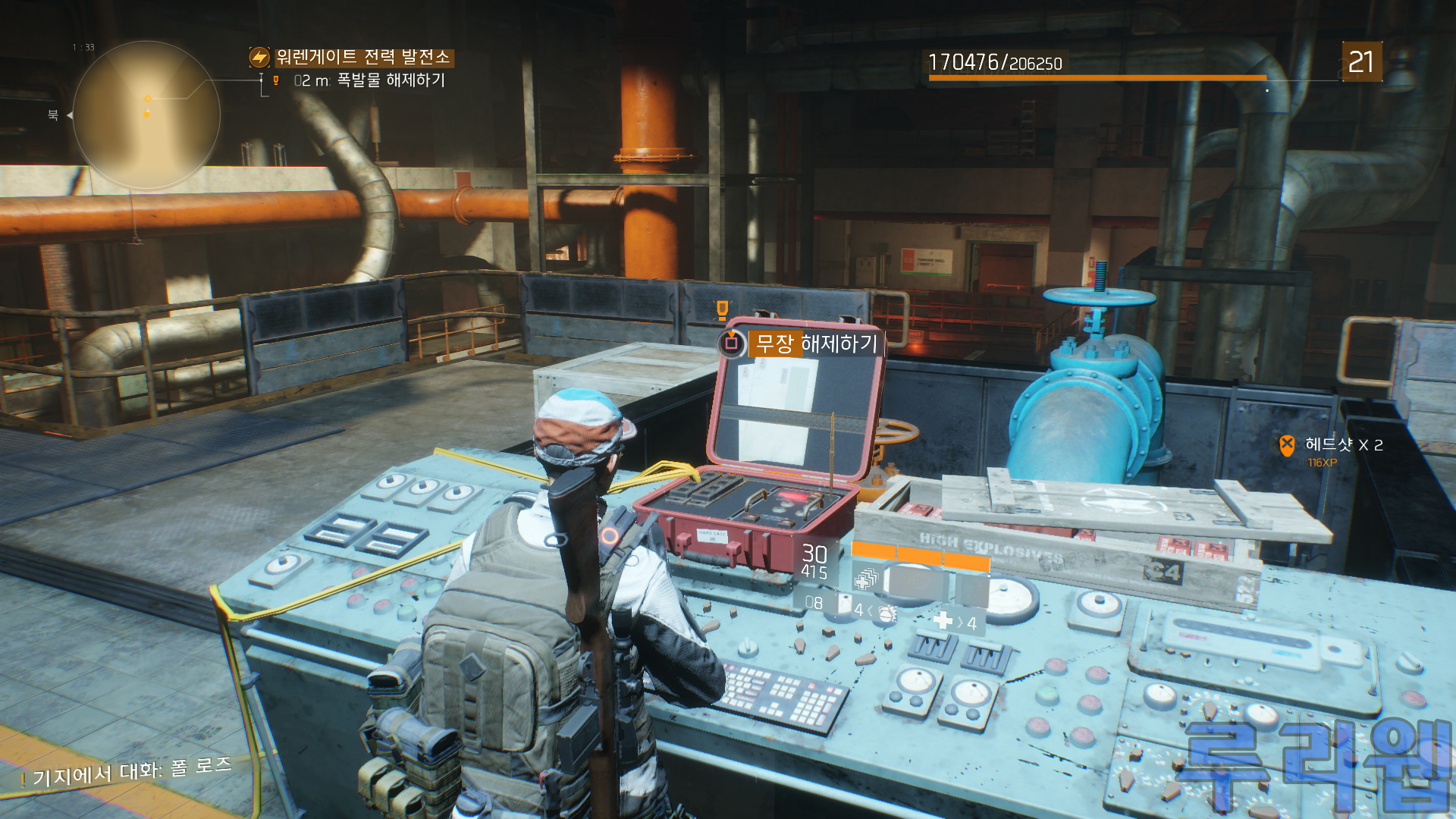Open the circular minimap
The height and width of the screenshot is (819, 1456).
pyautogui.click(x=146, y=115)
